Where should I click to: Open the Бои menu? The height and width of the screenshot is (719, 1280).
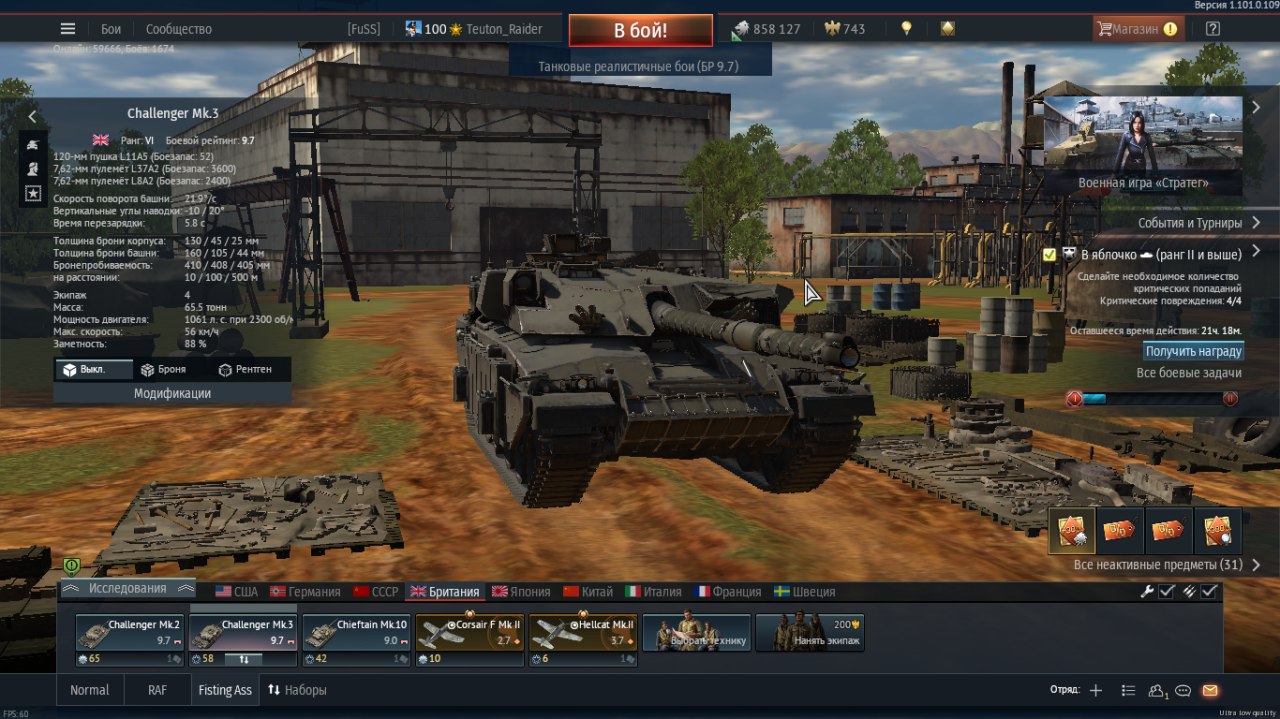coord(111,29)
